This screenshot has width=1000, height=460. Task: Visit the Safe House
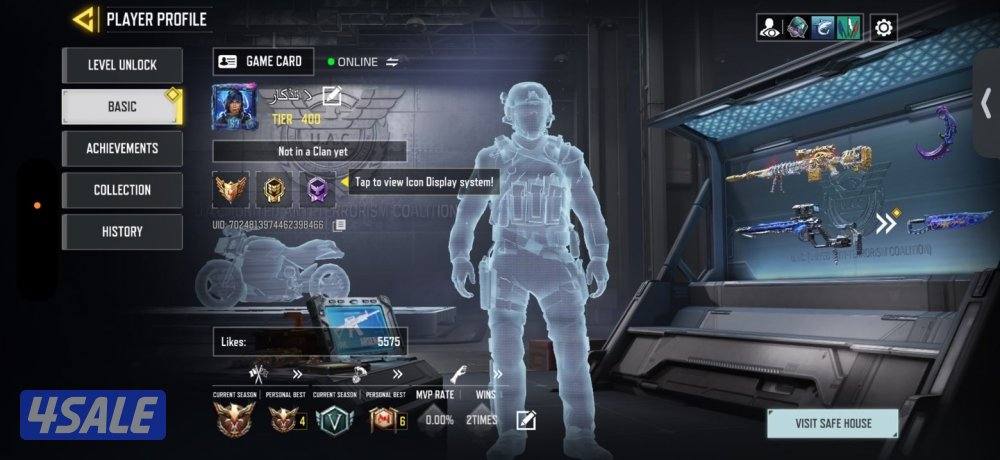pyautogui.click(x=832, y=423)
